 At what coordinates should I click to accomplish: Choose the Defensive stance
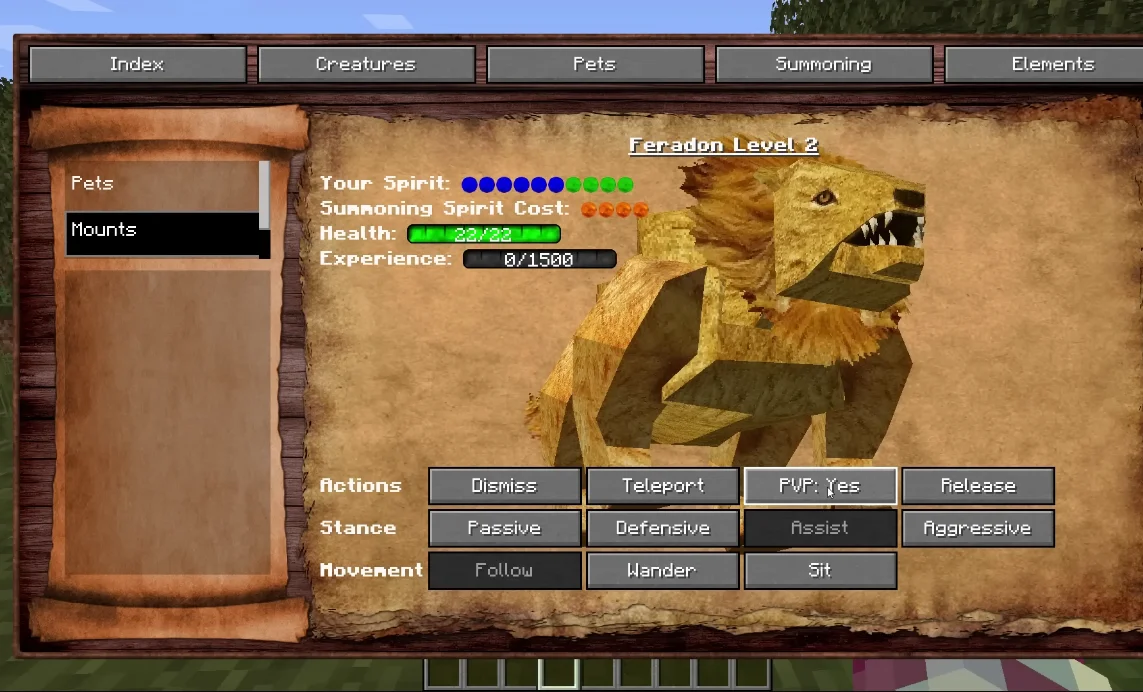[x=662, y=528]
